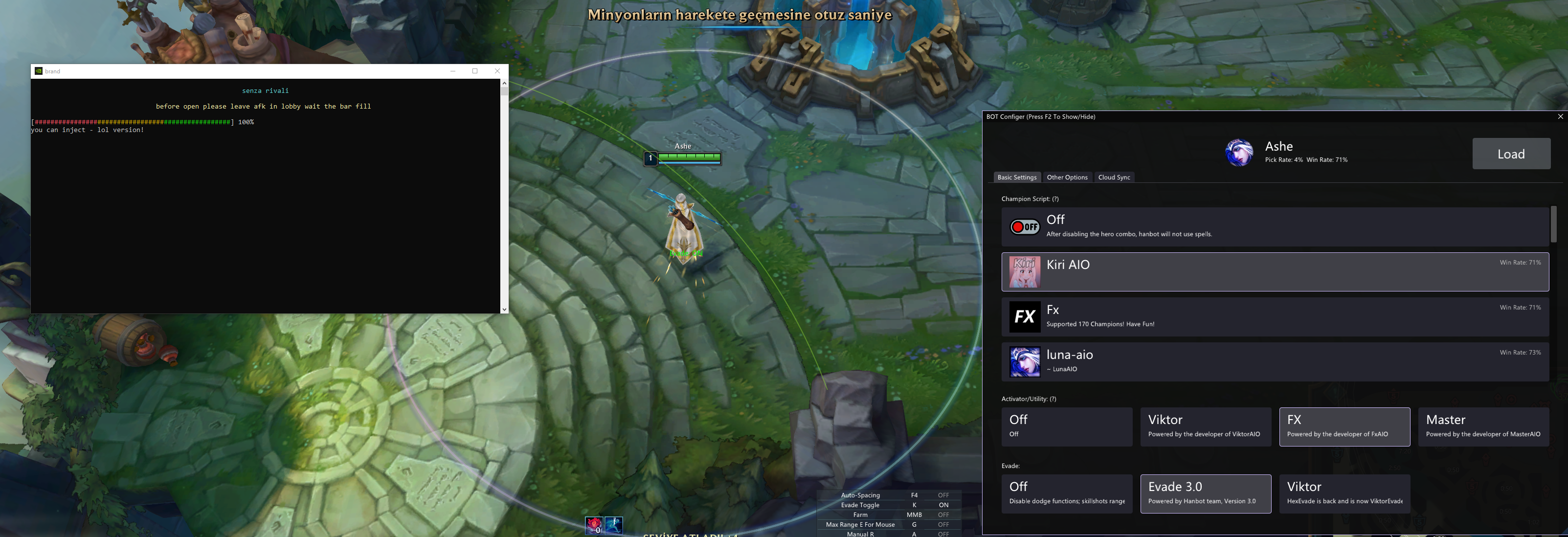Close the BOT Configer panel
This screenshot has width=1568, height=537.
click(x=1560, y=116)
